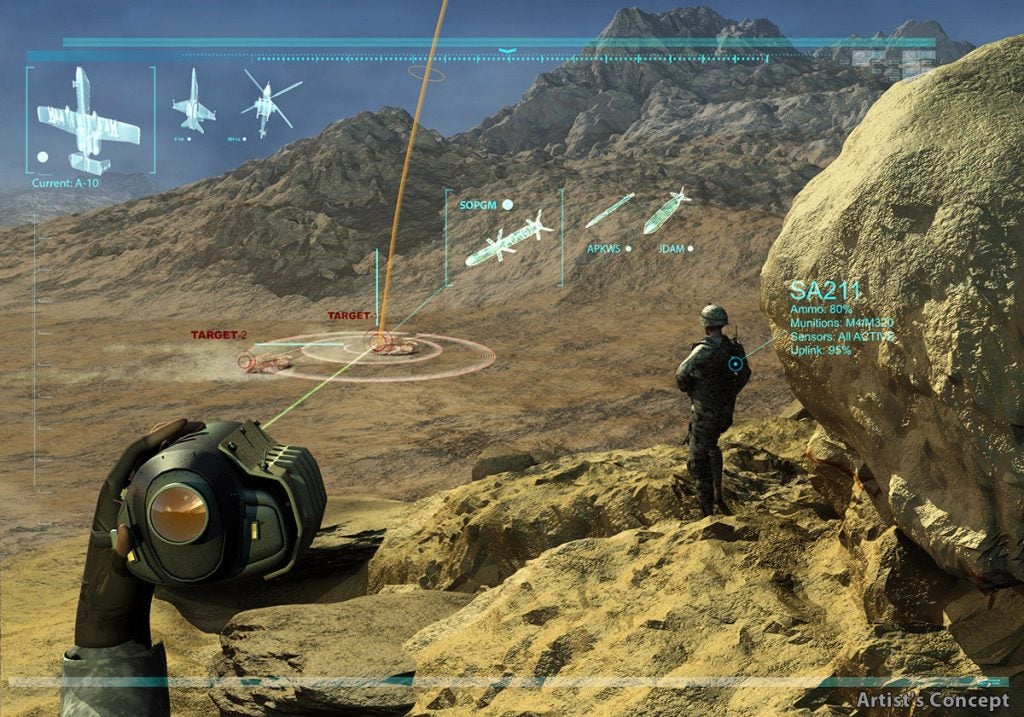Select the A-10 aircraft icon
The width and height of the screenshot is (1024, 717).
(x=88, y=120)
